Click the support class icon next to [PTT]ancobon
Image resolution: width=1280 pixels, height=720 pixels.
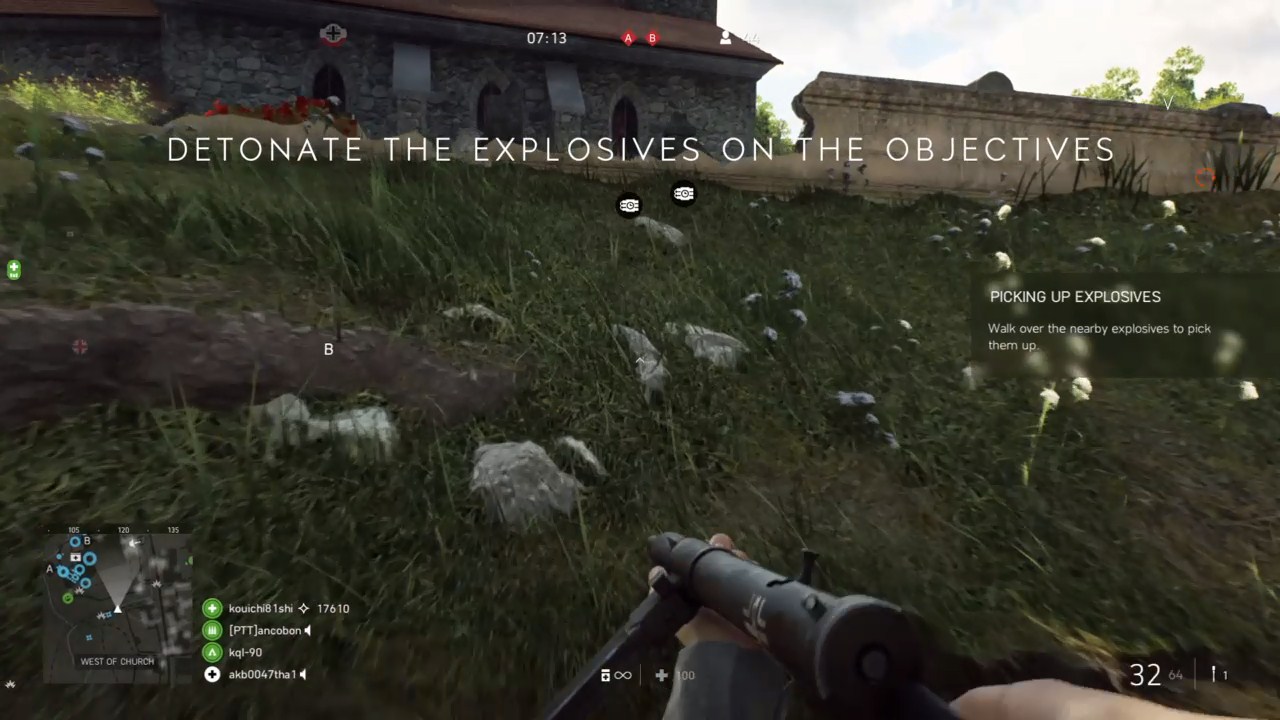(x=212, y=630)
